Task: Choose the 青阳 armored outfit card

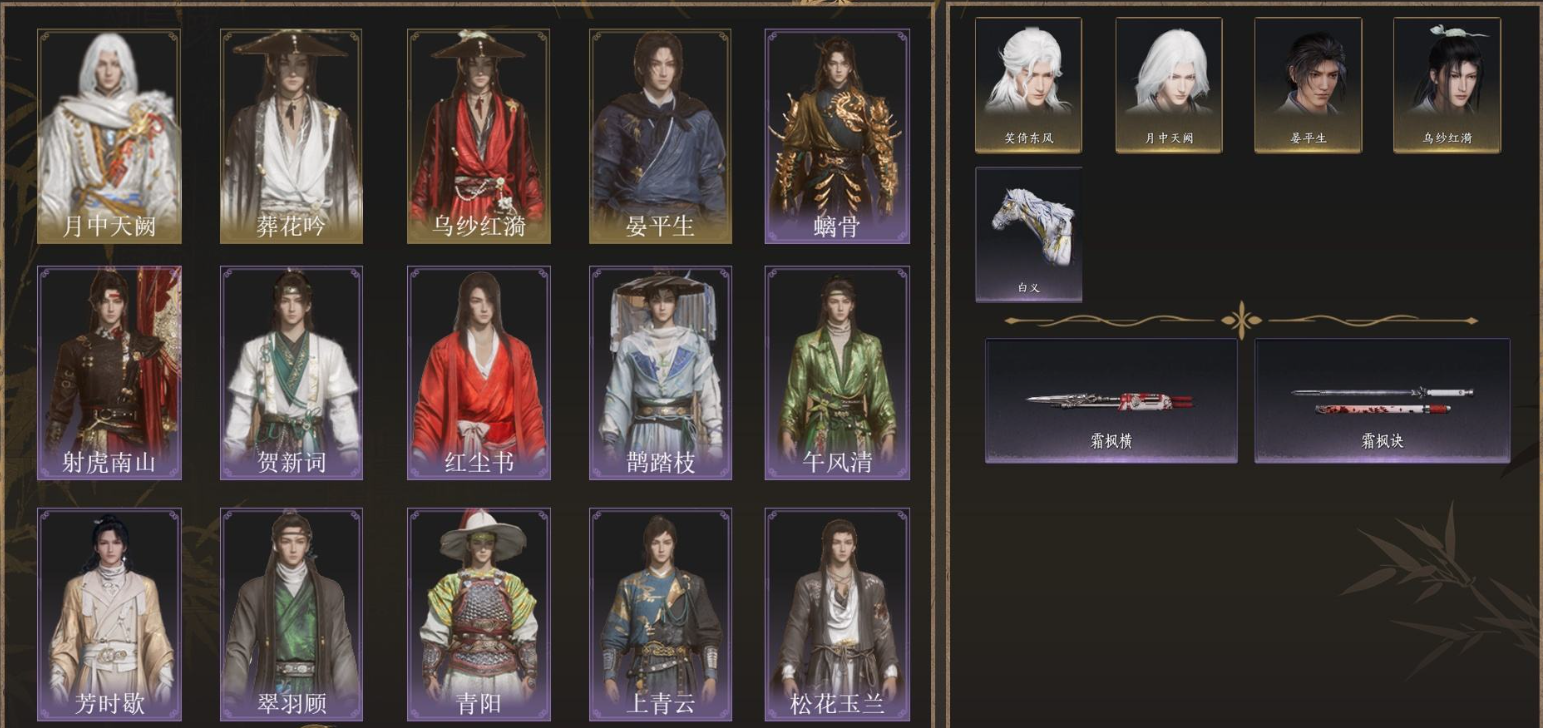Action: tap(477, 613)
